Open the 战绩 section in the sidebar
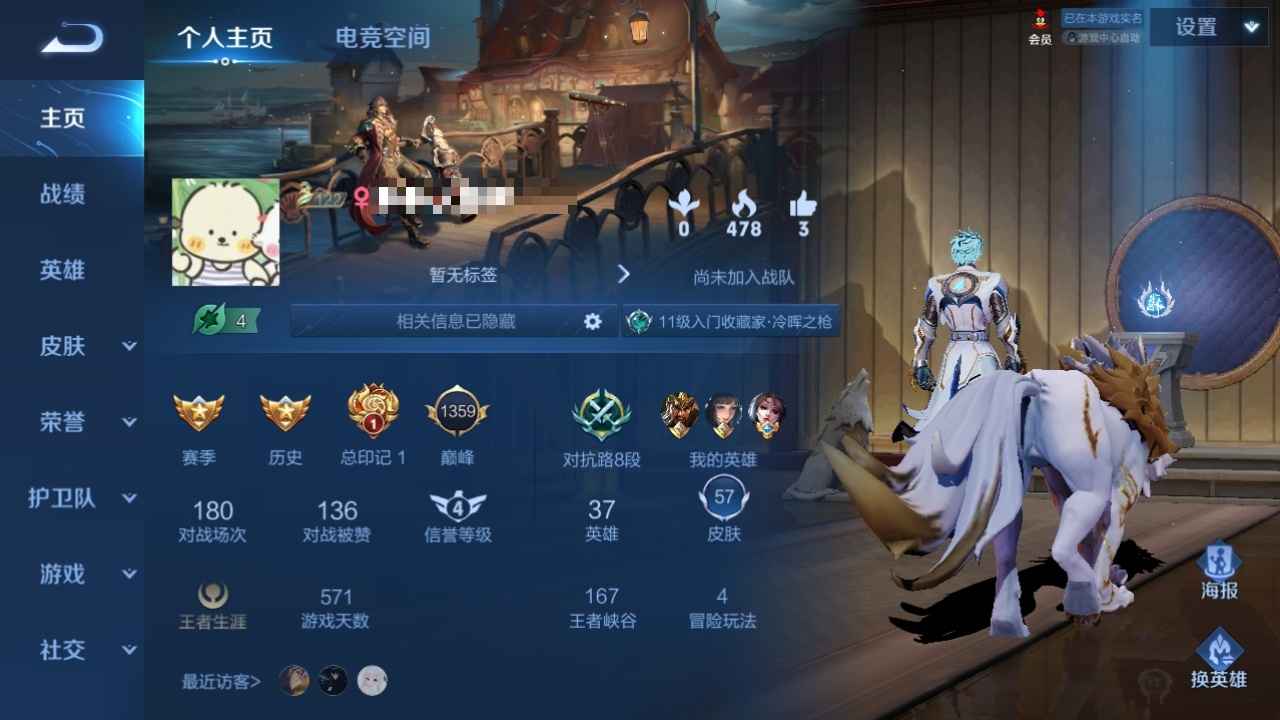Viewport: 1280px width, 720px height. (62, 194)
